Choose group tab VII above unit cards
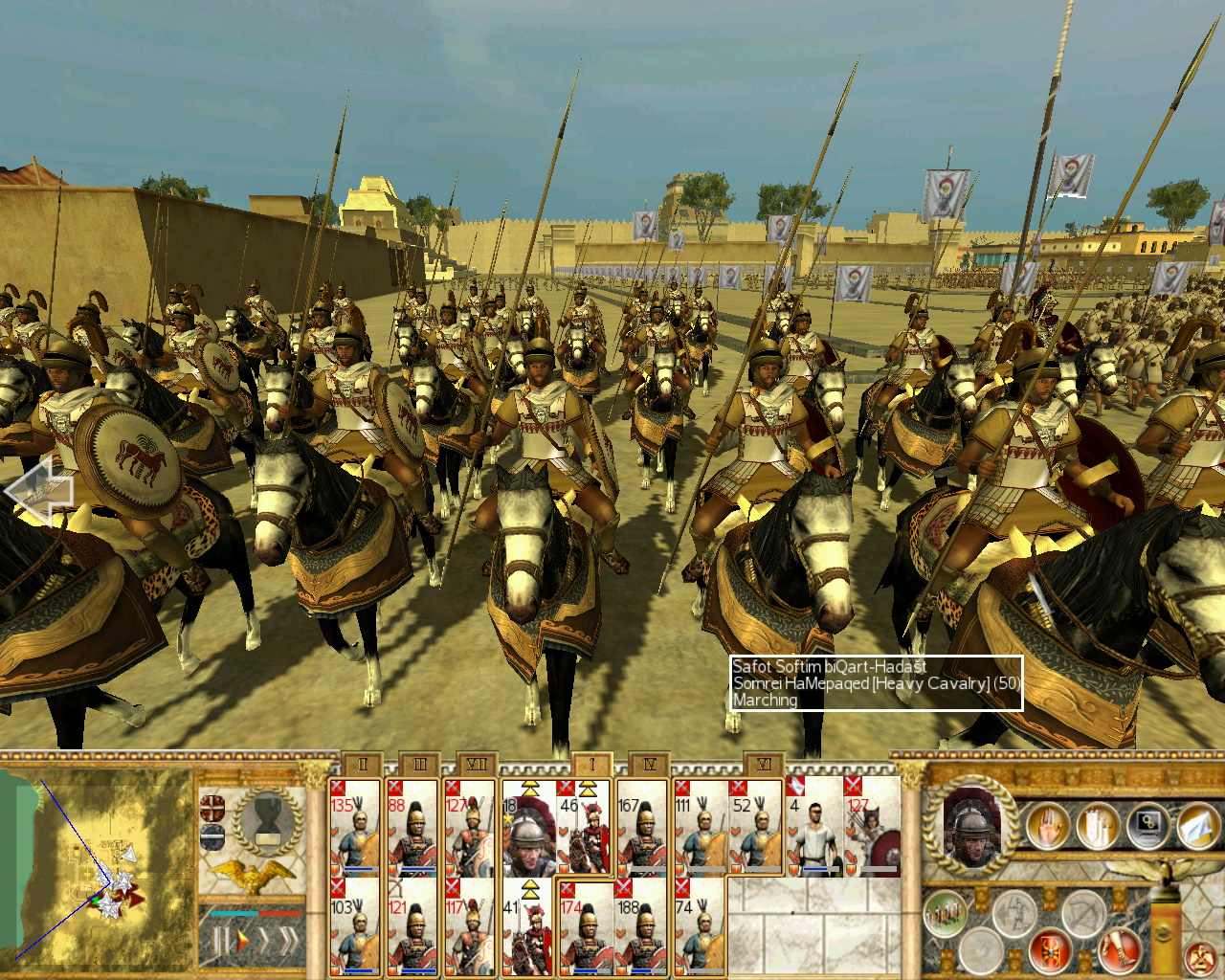Image resolution: width=1225 pixels, height=980 pixels. (477, 764)
